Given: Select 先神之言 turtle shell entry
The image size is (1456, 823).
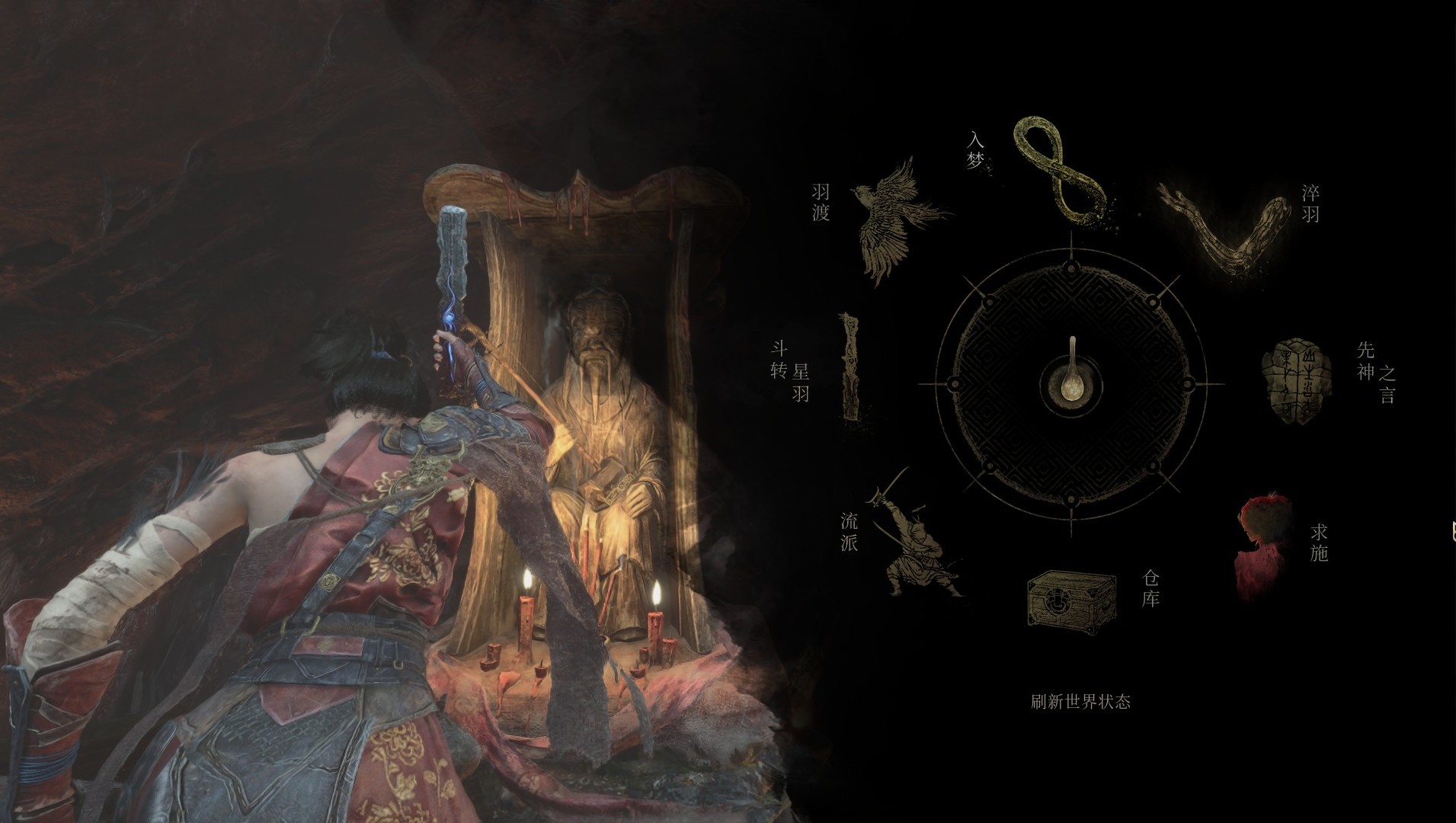Looking at the screenshot, I should (1297, 379).
